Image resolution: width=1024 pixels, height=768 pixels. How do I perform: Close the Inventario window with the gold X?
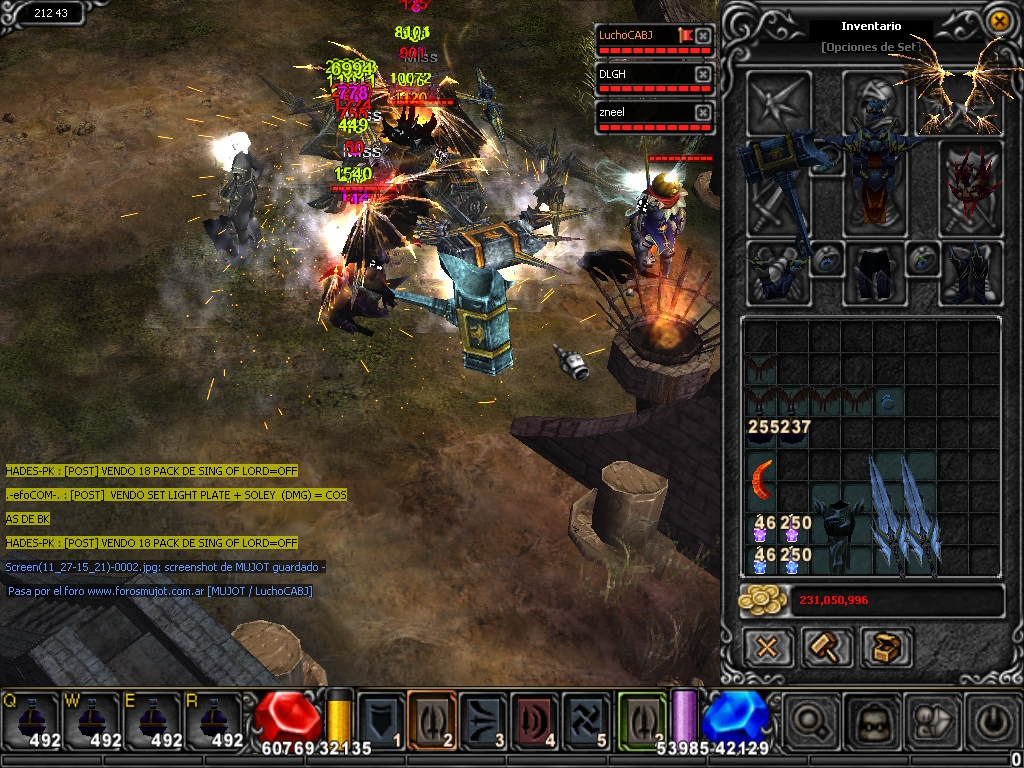coord(998,21)
